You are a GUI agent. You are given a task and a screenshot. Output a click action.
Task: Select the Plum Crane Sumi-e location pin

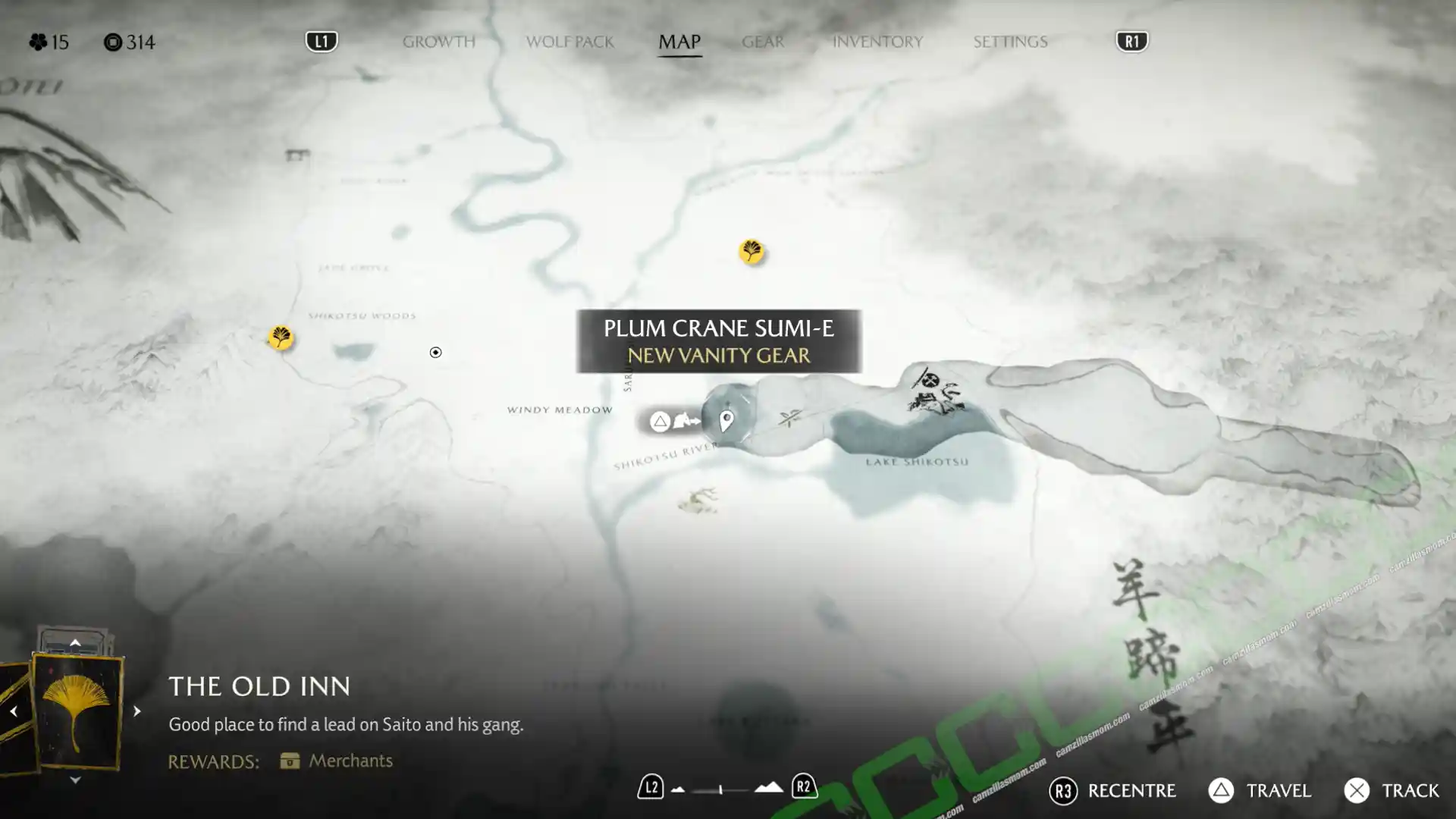coord(726,420)
